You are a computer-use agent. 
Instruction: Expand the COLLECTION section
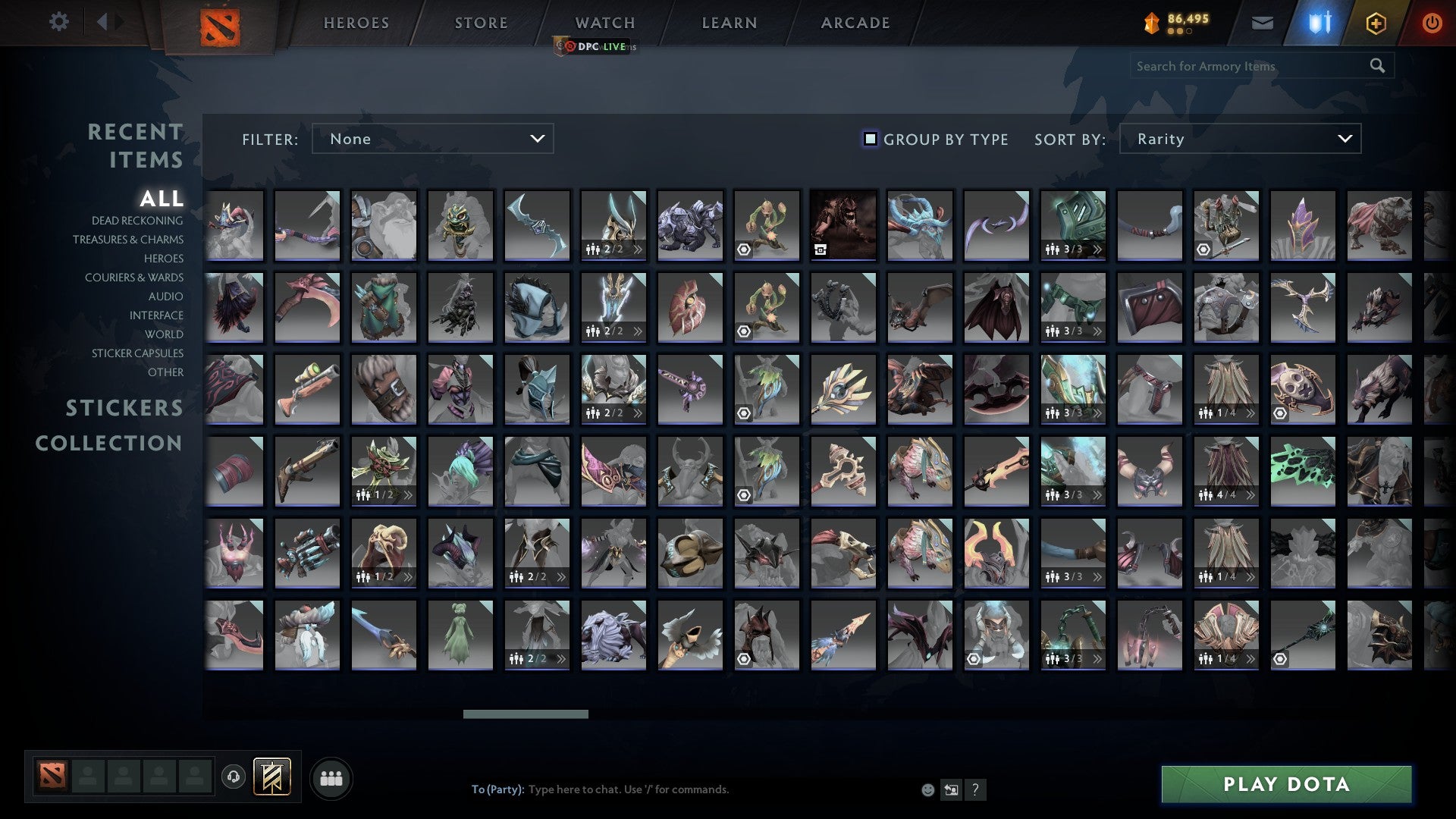pos(108,444)
